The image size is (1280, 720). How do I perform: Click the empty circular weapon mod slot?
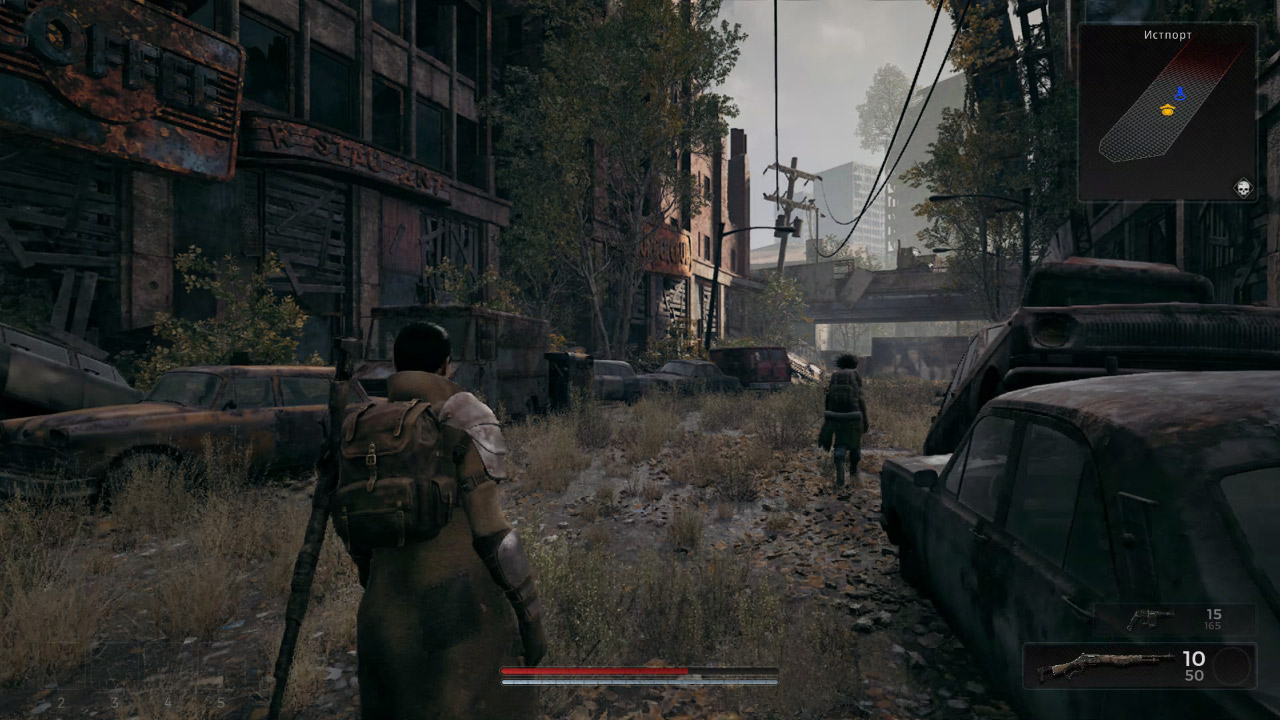(1231, 666)
